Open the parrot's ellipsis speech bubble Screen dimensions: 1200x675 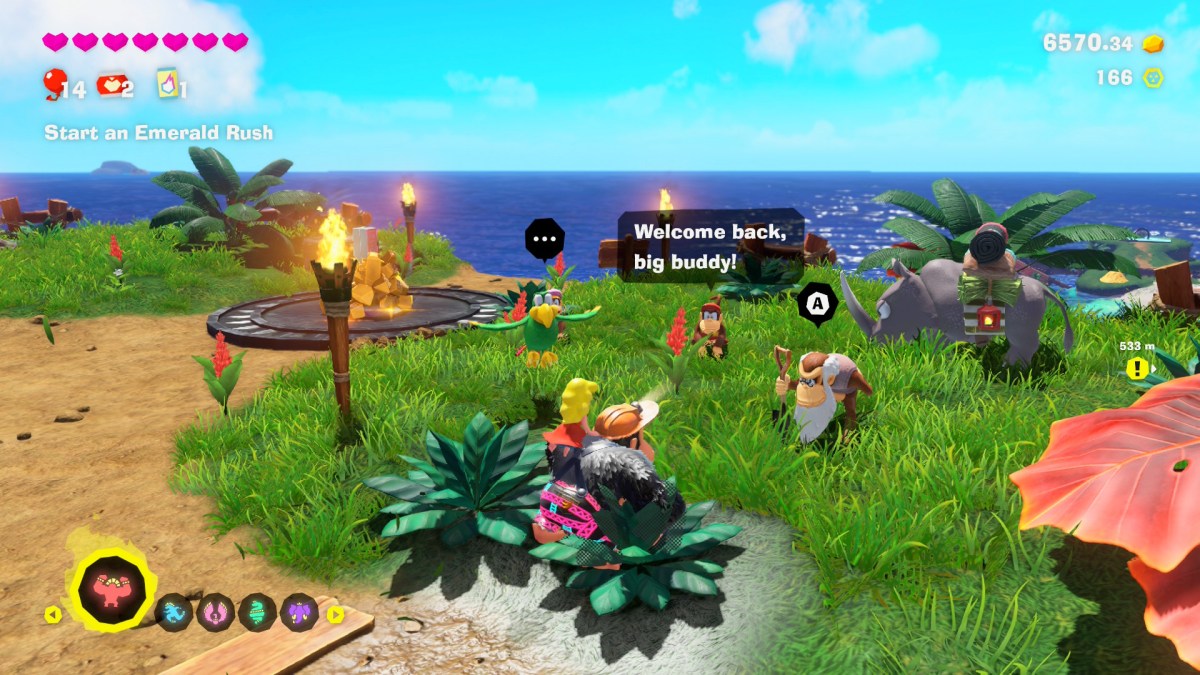[545, 240]
